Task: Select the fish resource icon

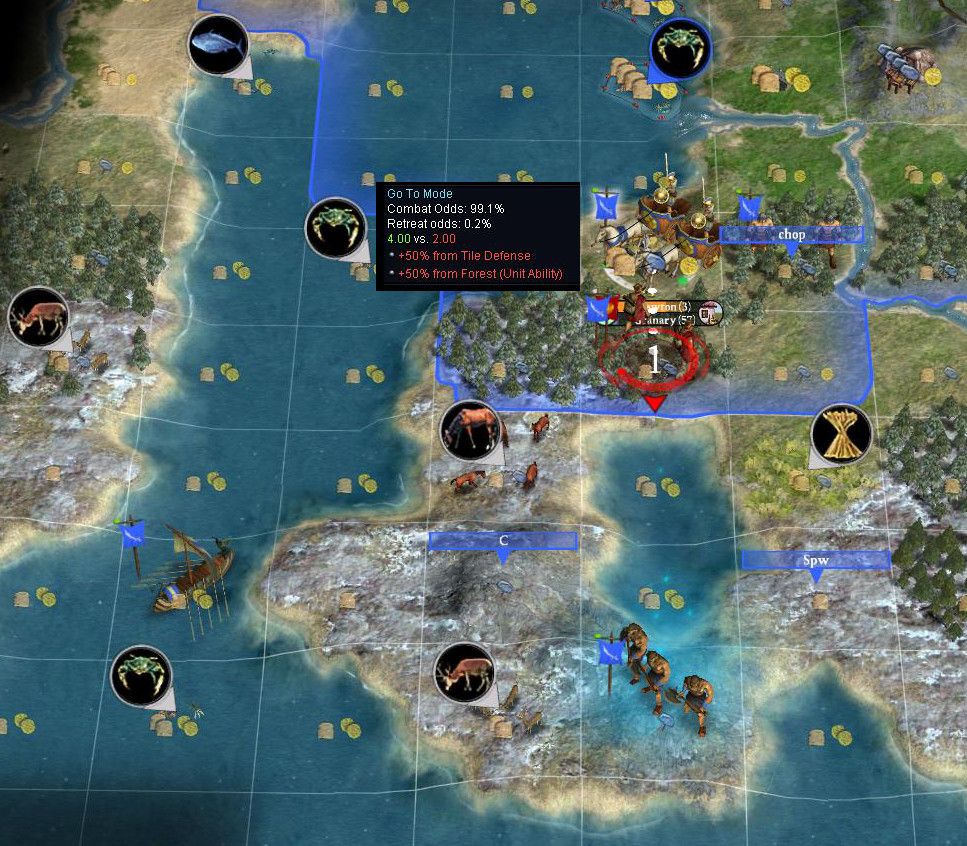Action: click(218, 45)
